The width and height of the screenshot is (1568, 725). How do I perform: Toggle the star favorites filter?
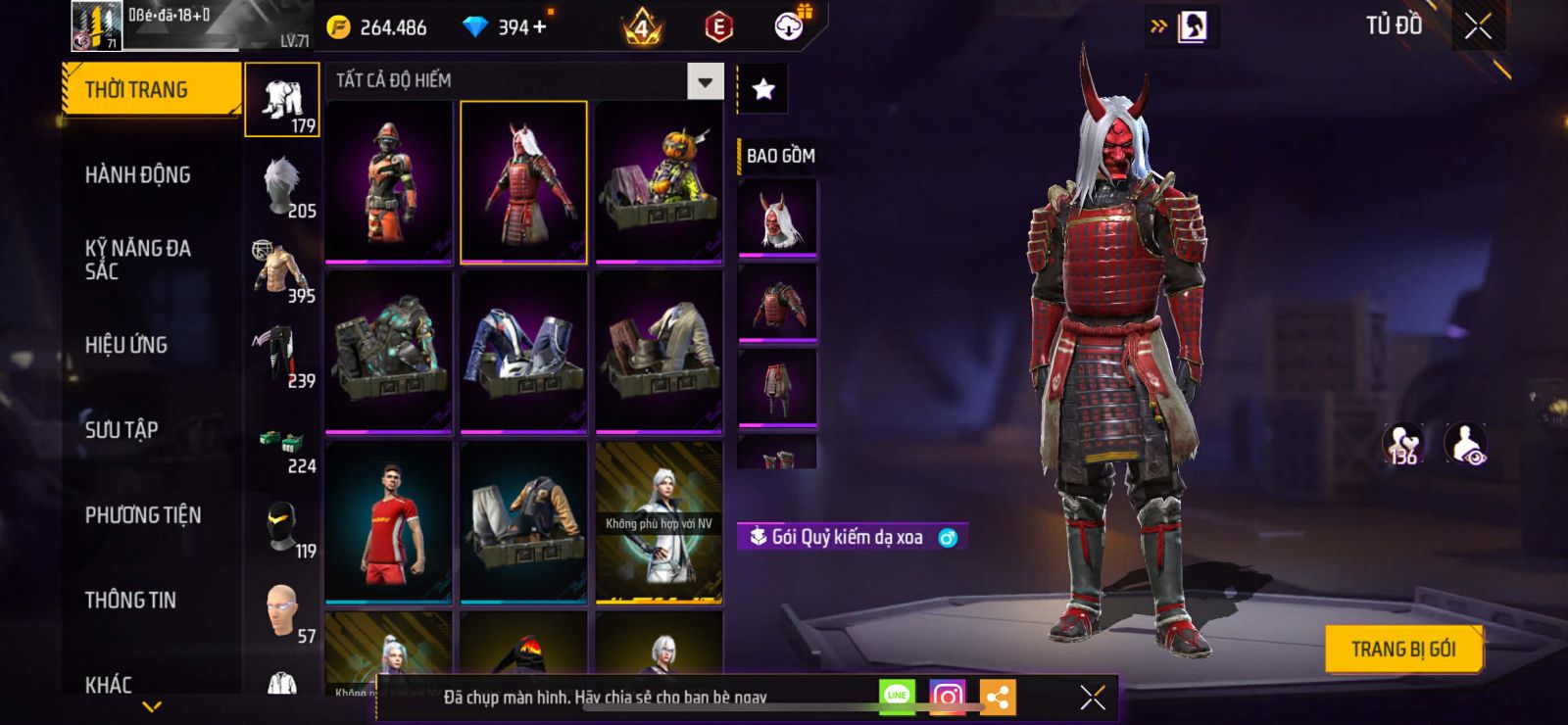pos(763,90)
